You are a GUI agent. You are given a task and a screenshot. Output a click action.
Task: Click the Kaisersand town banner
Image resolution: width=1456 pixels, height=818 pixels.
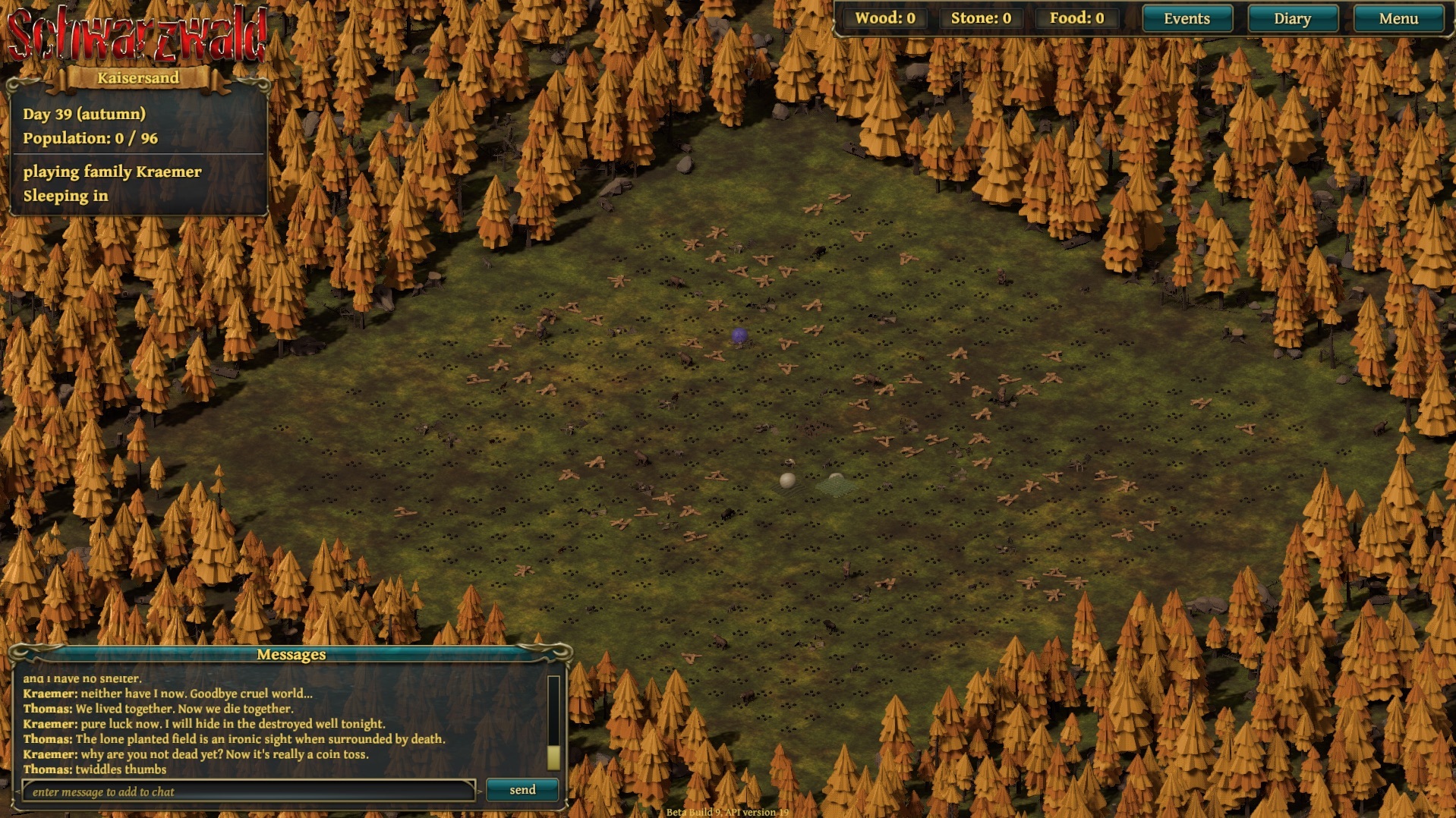click(x=137, y=77)
